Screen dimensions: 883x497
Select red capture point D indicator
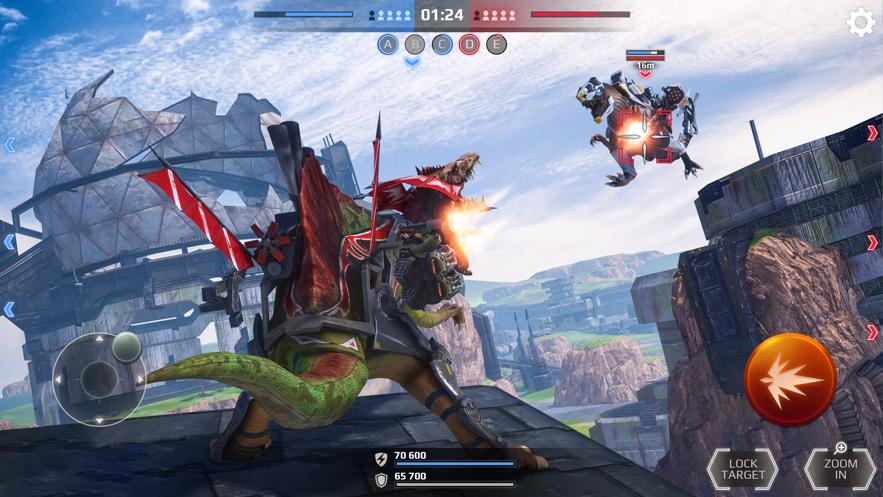[x=469, y=44]
